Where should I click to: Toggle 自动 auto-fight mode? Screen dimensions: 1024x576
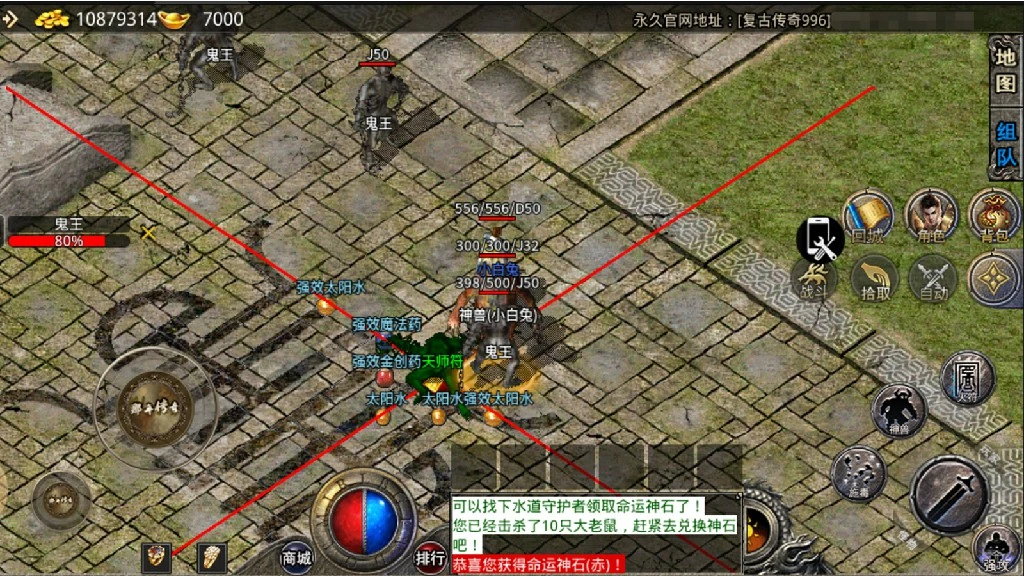[x=934, y=279]
